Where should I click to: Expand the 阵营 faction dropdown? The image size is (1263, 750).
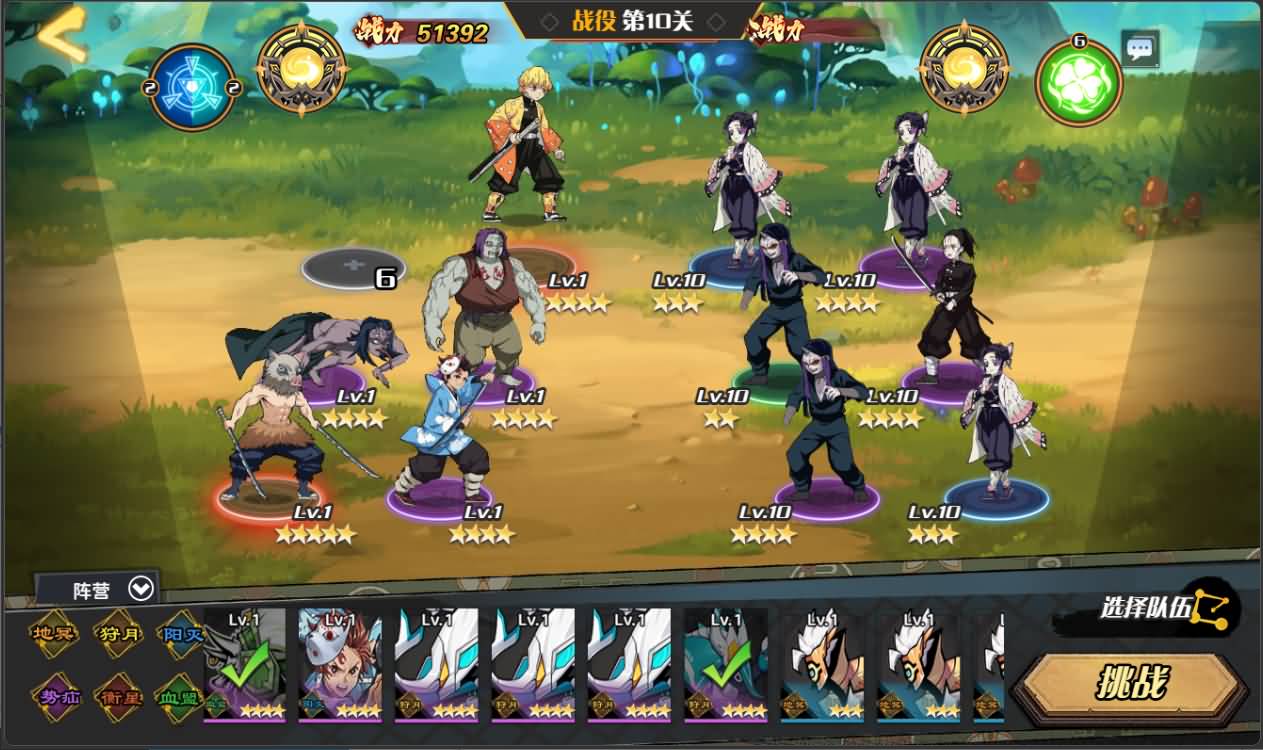point(99,589)
